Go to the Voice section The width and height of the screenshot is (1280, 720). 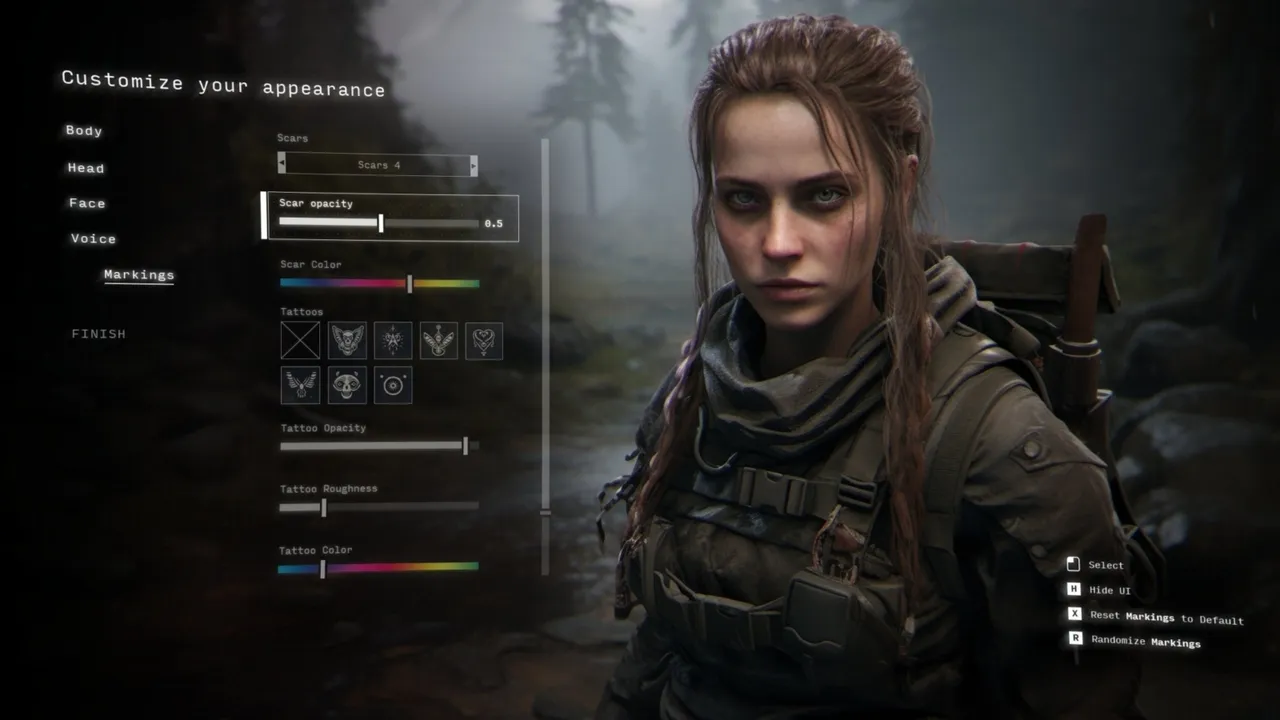pyautogui.click(x=92, y=239)
